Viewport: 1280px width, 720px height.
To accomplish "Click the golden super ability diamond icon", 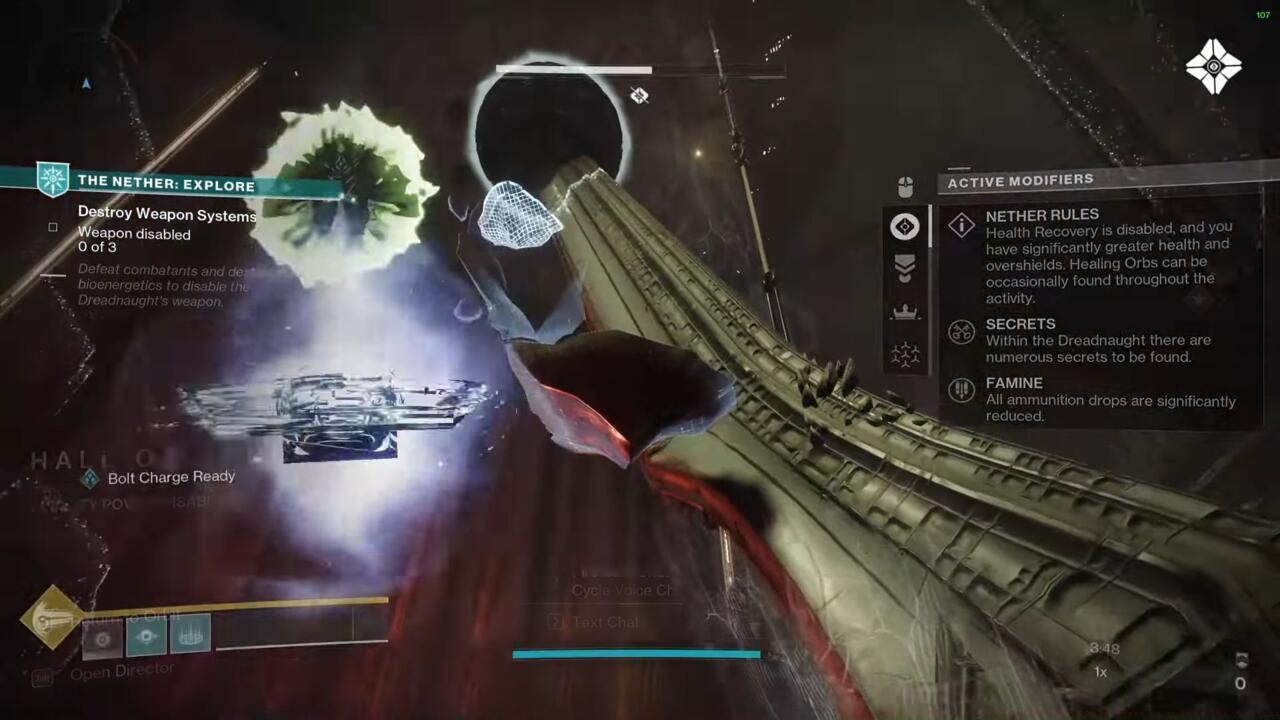I will [x=50, y=618].
